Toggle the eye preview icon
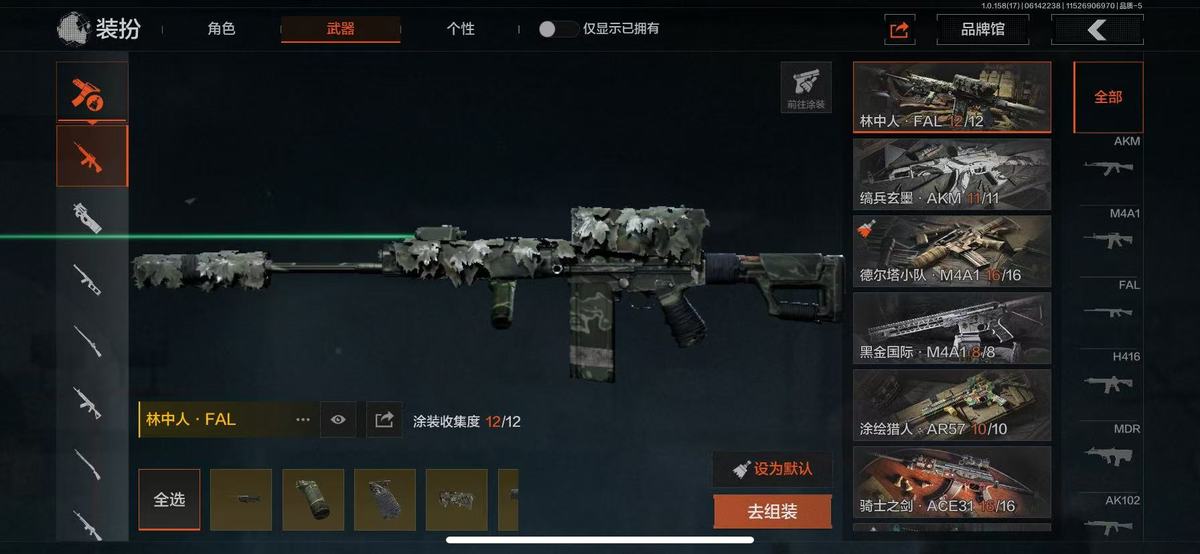This screenshot has width=1200, height=554. point(338,420)
